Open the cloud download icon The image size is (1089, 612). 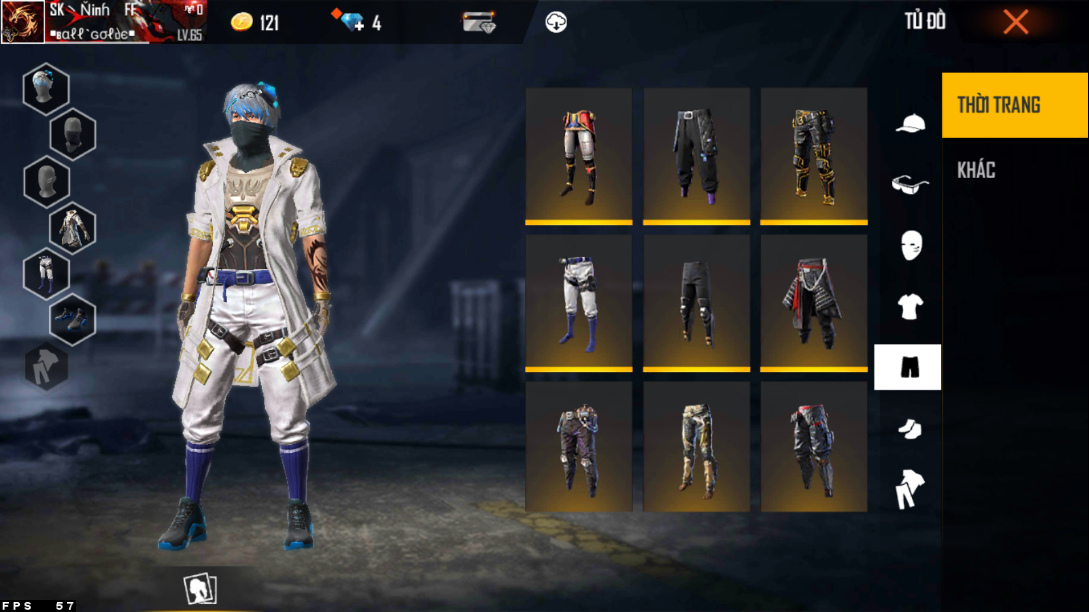[556, 22]
